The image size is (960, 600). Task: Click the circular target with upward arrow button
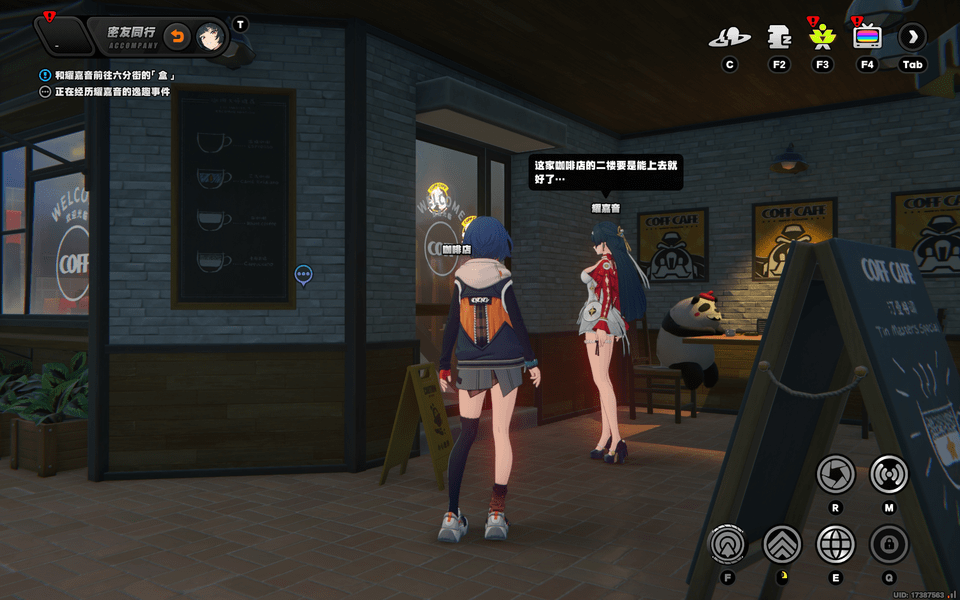pos(729,544)
